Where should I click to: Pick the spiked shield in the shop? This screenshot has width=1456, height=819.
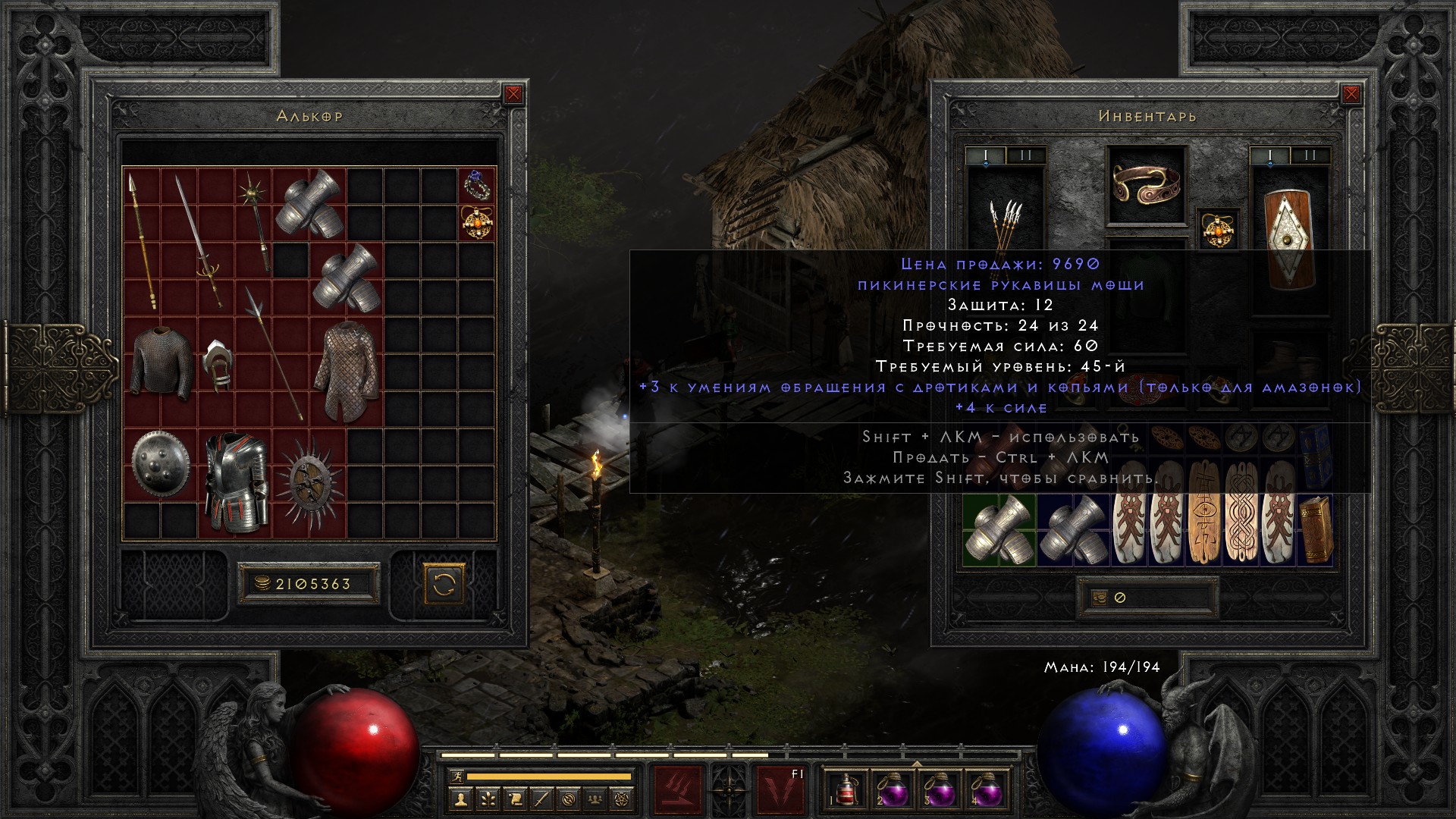[309, 482]
